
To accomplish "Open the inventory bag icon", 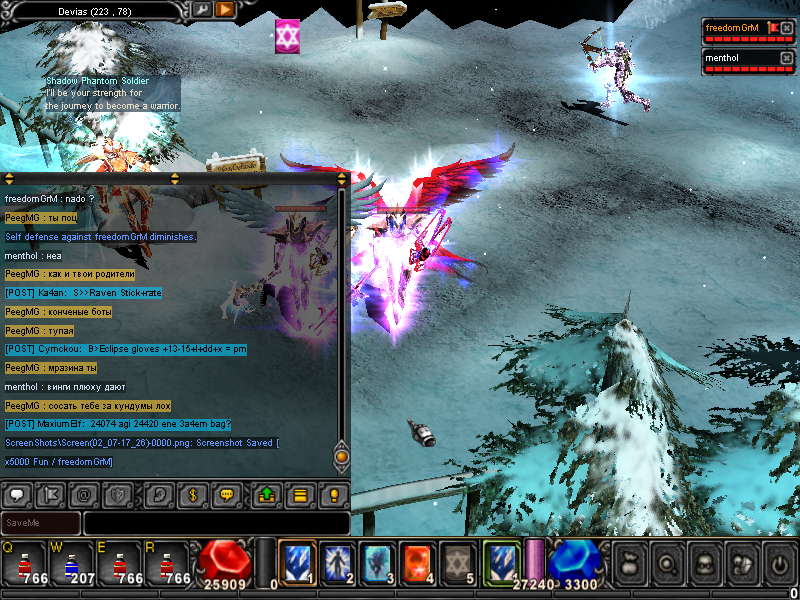I will pyautogui.click(x=628, y=562).
